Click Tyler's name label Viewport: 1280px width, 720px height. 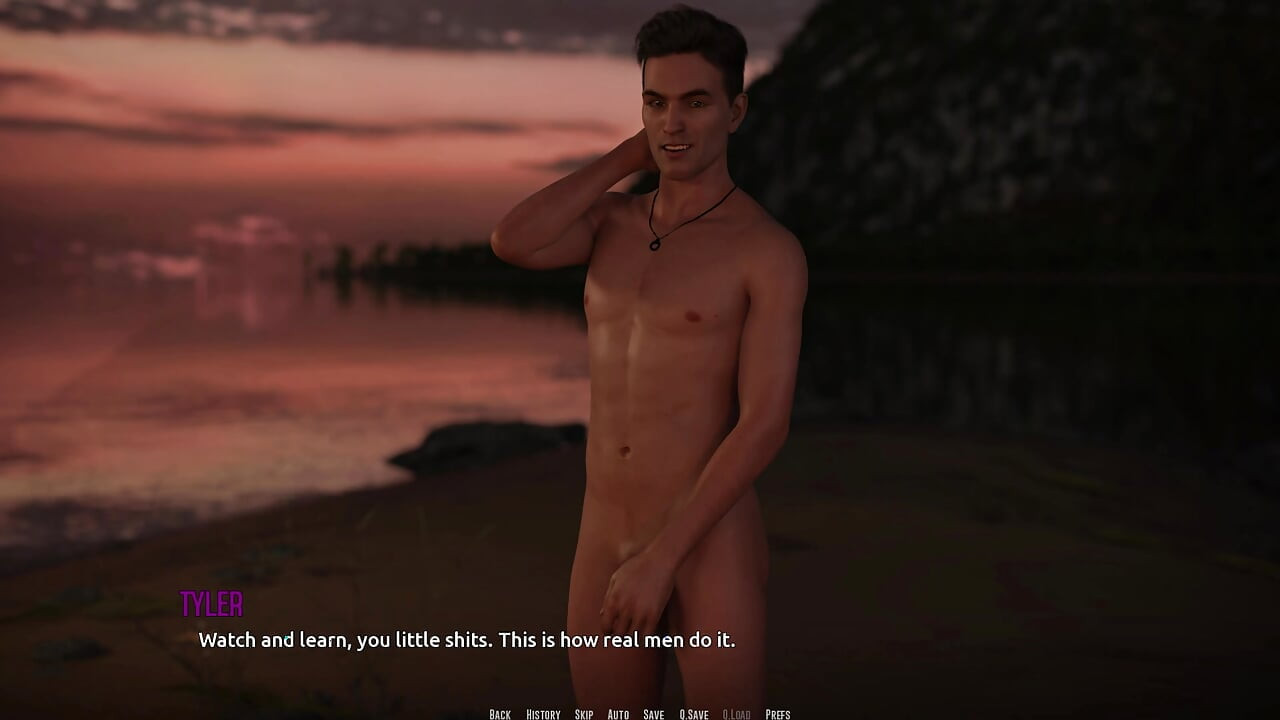[213, 605]
